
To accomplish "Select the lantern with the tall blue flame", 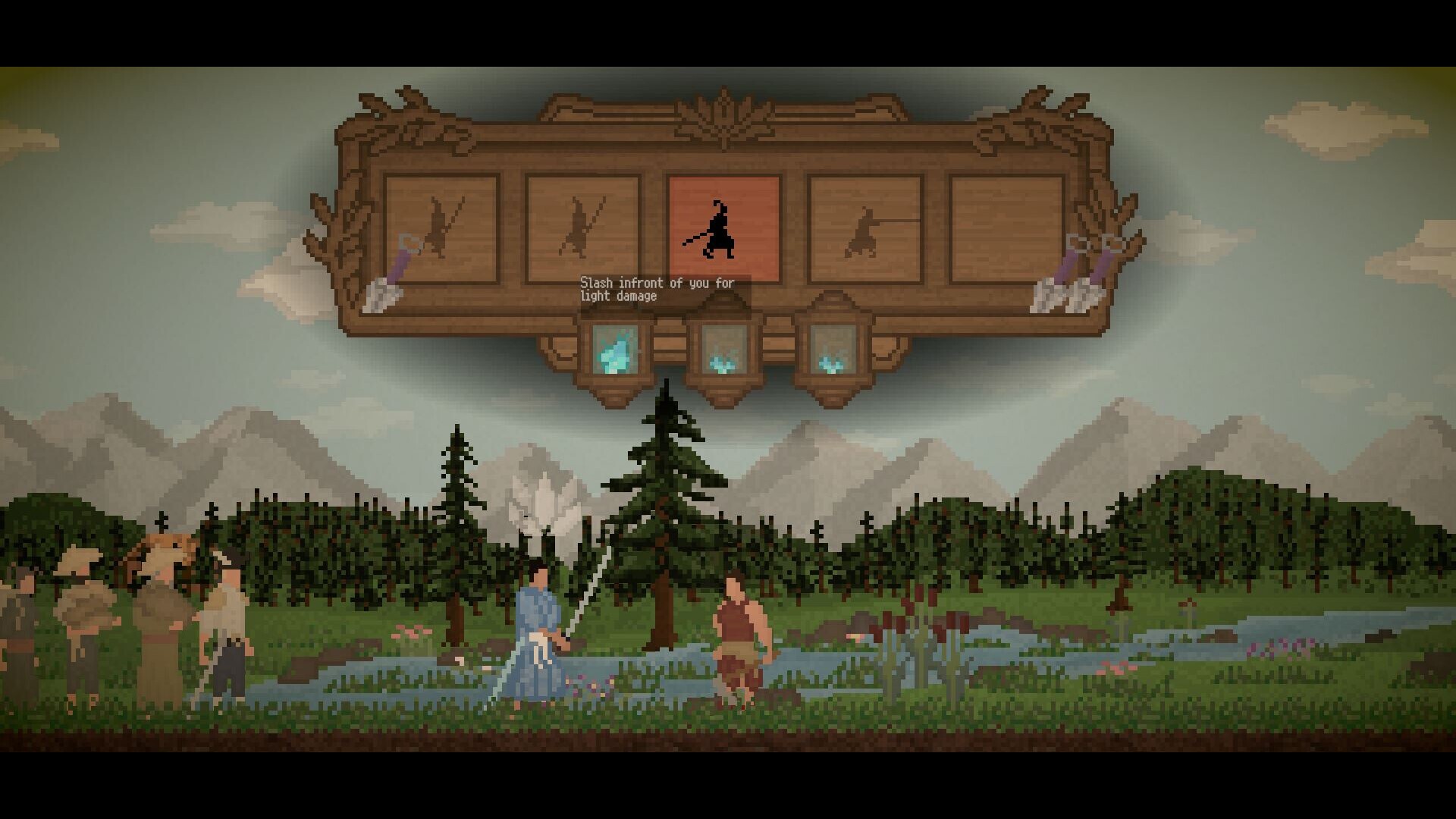I will [x=614, y=350].
